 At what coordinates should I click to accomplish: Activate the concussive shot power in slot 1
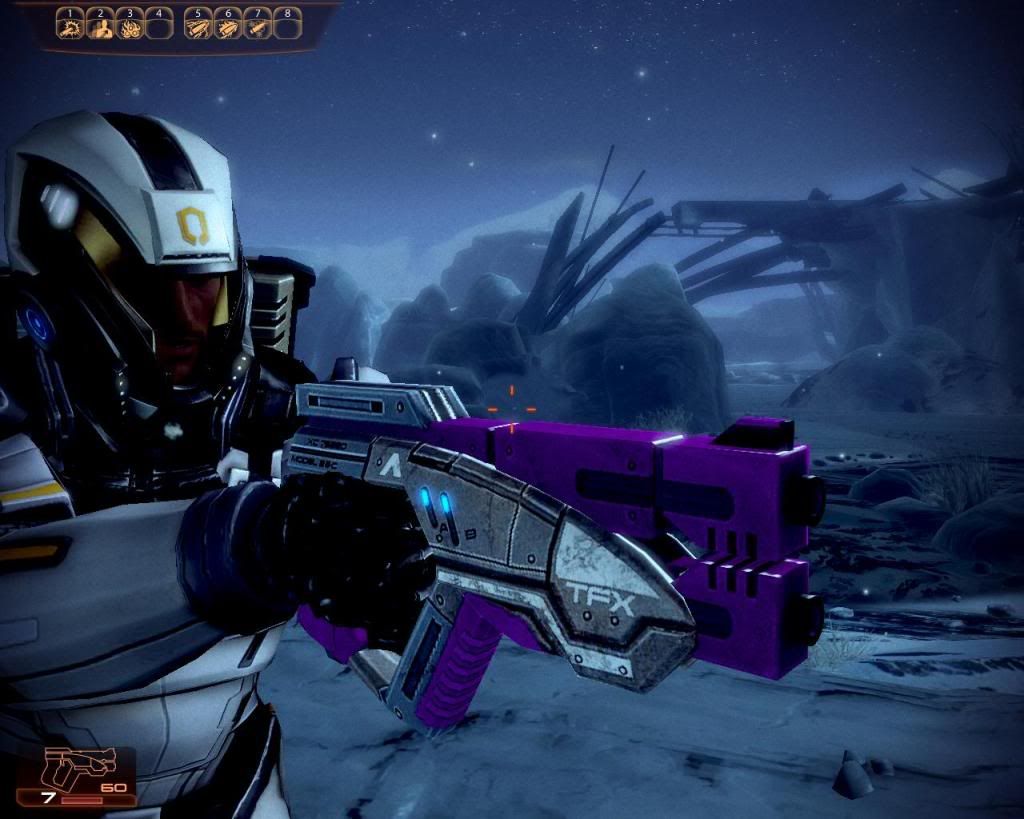coord(70,28)
